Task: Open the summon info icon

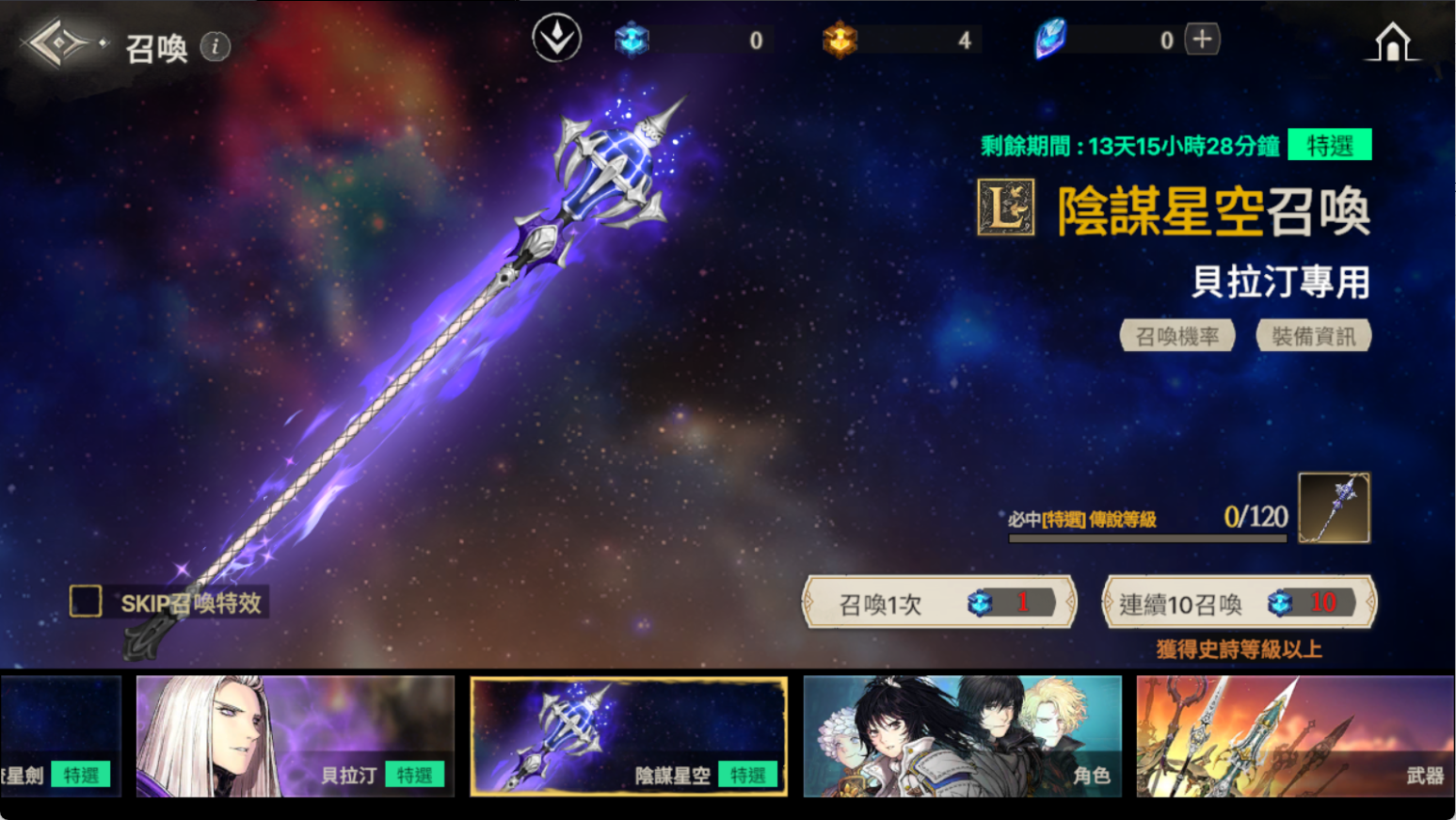Action: tap(216, 46)
